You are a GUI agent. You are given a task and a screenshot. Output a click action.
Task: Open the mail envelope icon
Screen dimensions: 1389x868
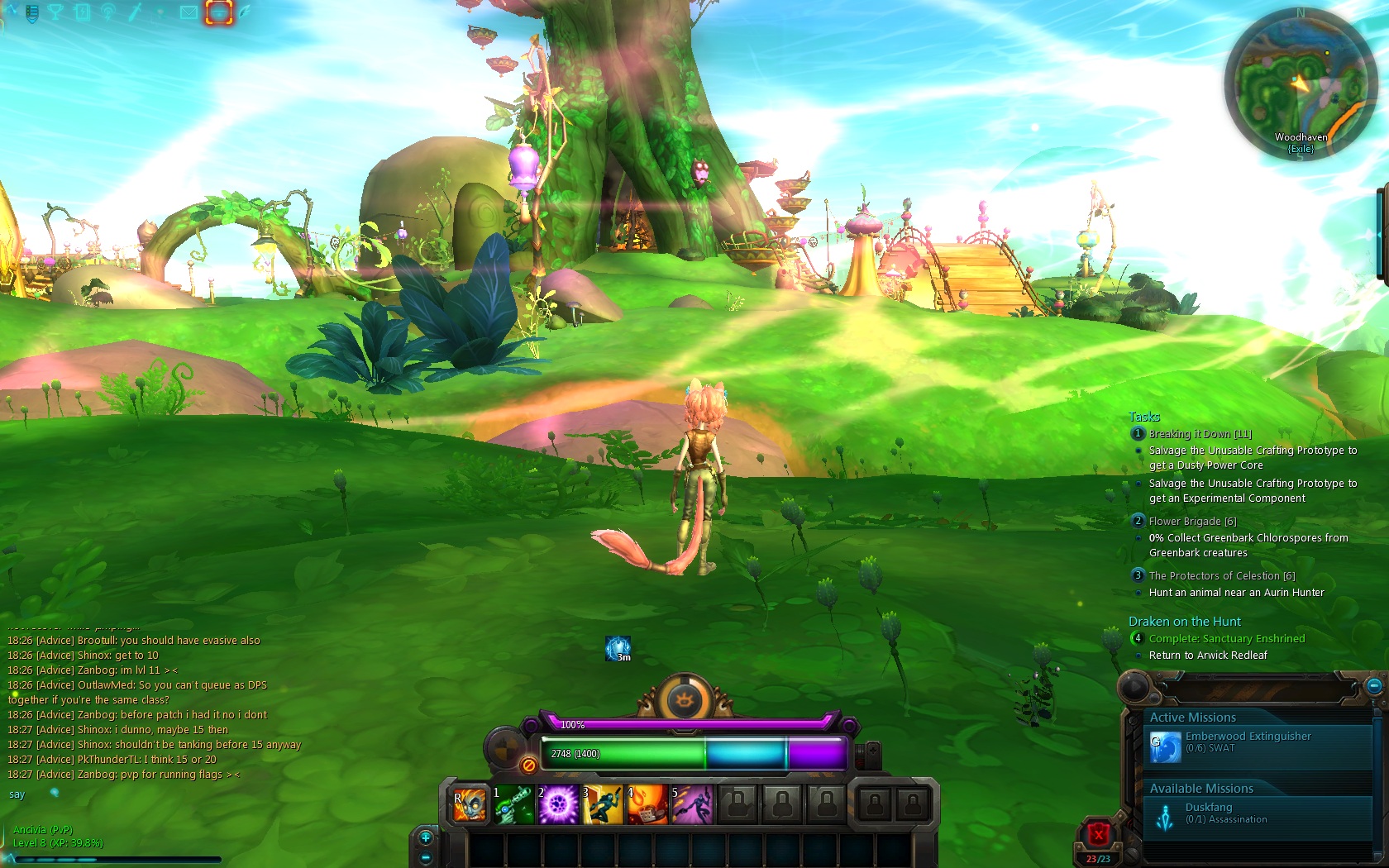click(188, 12)
